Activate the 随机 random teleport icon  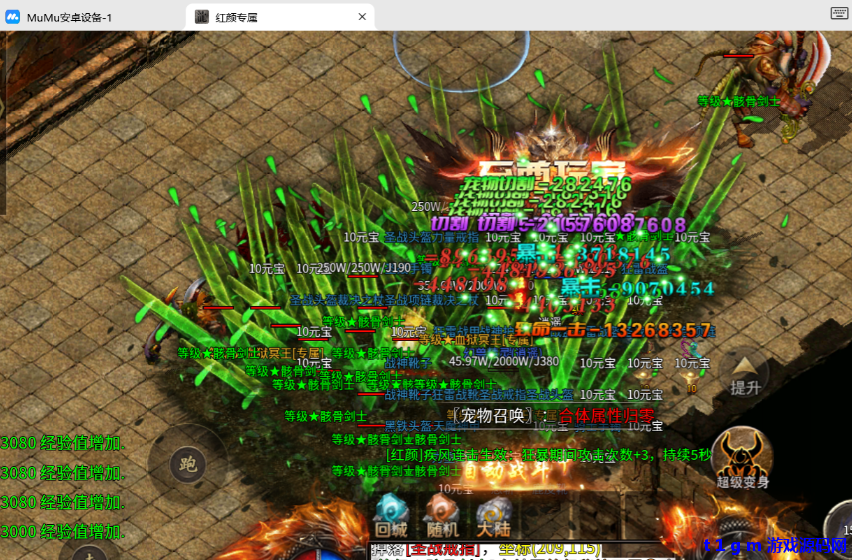[441, 515]
